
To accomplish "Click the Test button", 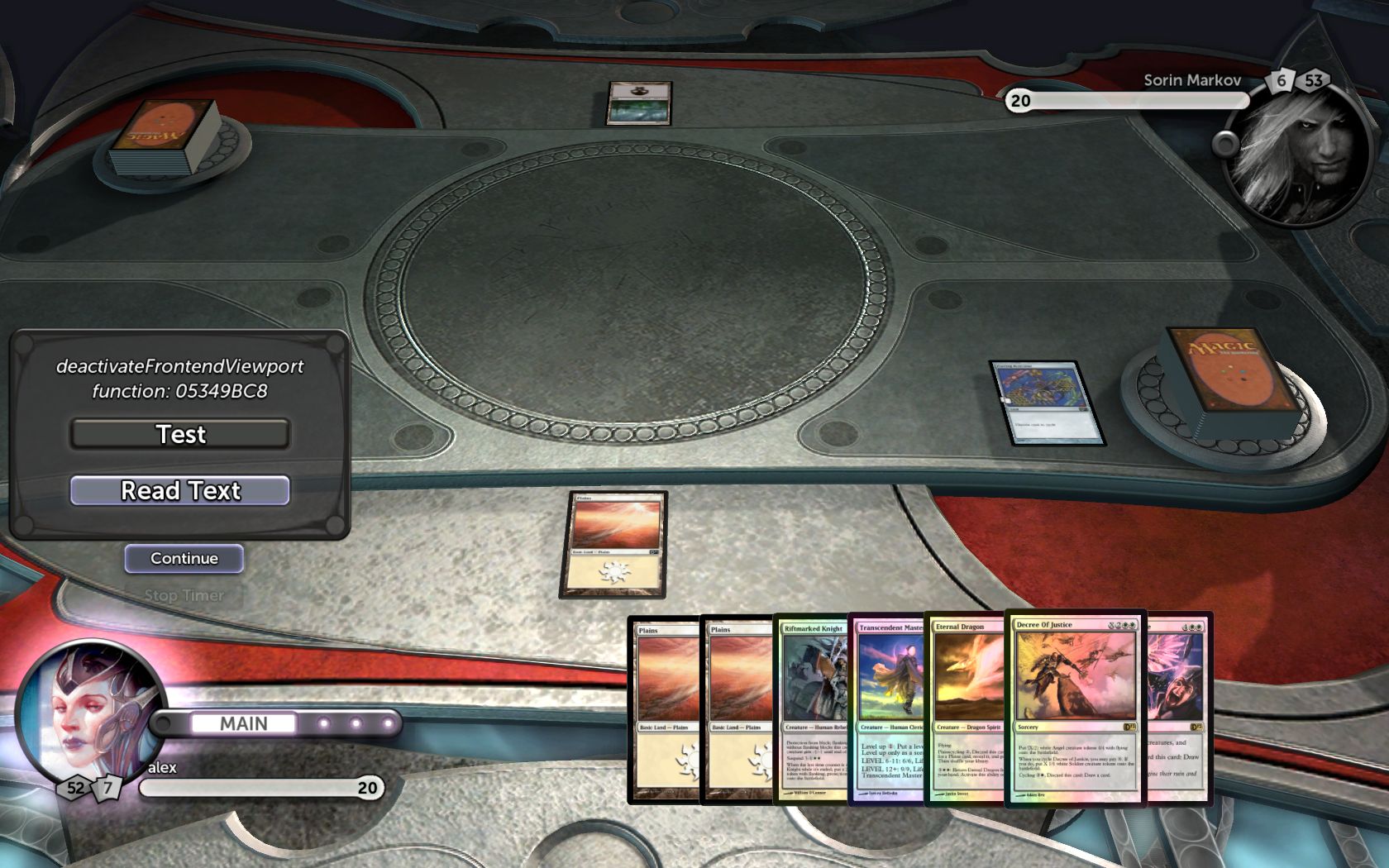I will (x=180, y=434).
